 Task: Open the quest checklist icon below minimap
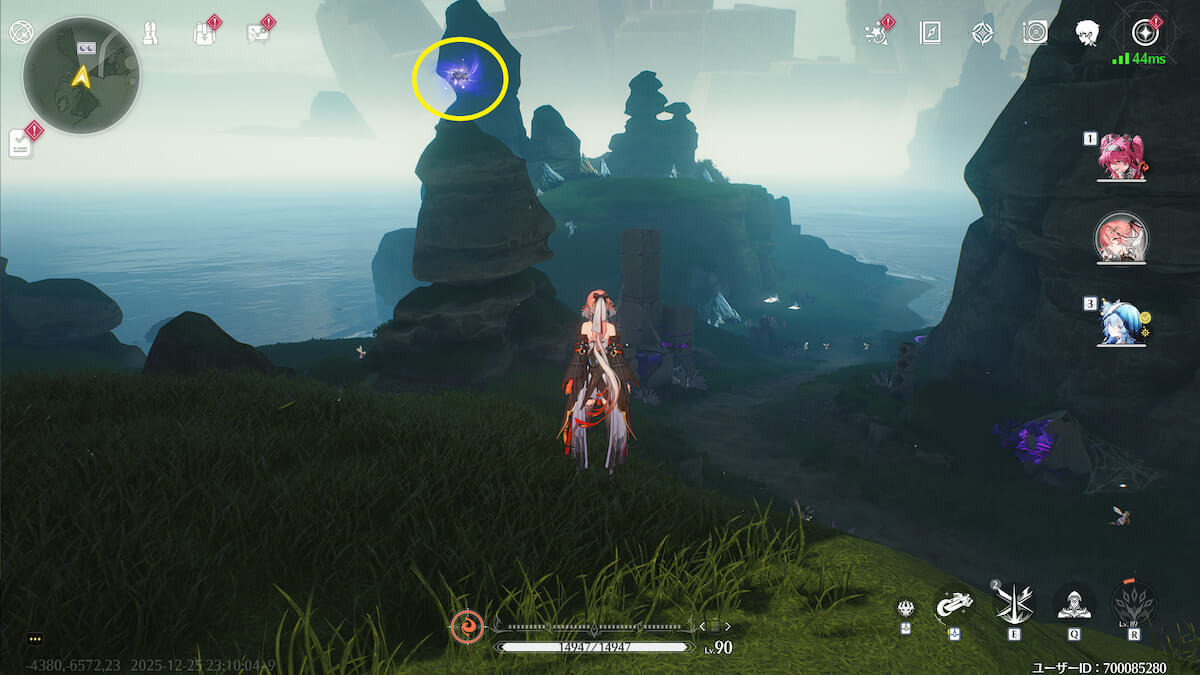pyautogui.click(x=21, y=143)
